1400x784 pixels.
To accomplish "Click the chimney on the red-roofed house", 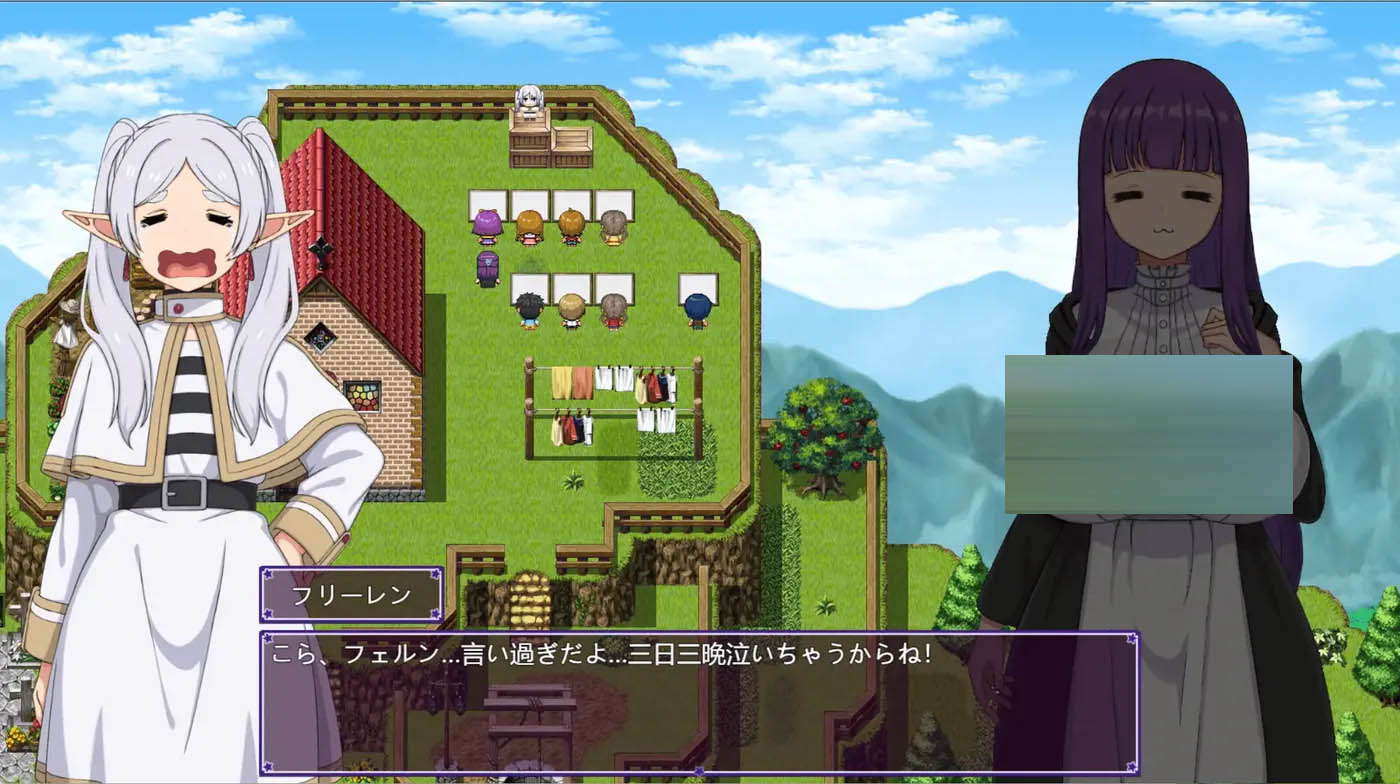I will point(322,160).
